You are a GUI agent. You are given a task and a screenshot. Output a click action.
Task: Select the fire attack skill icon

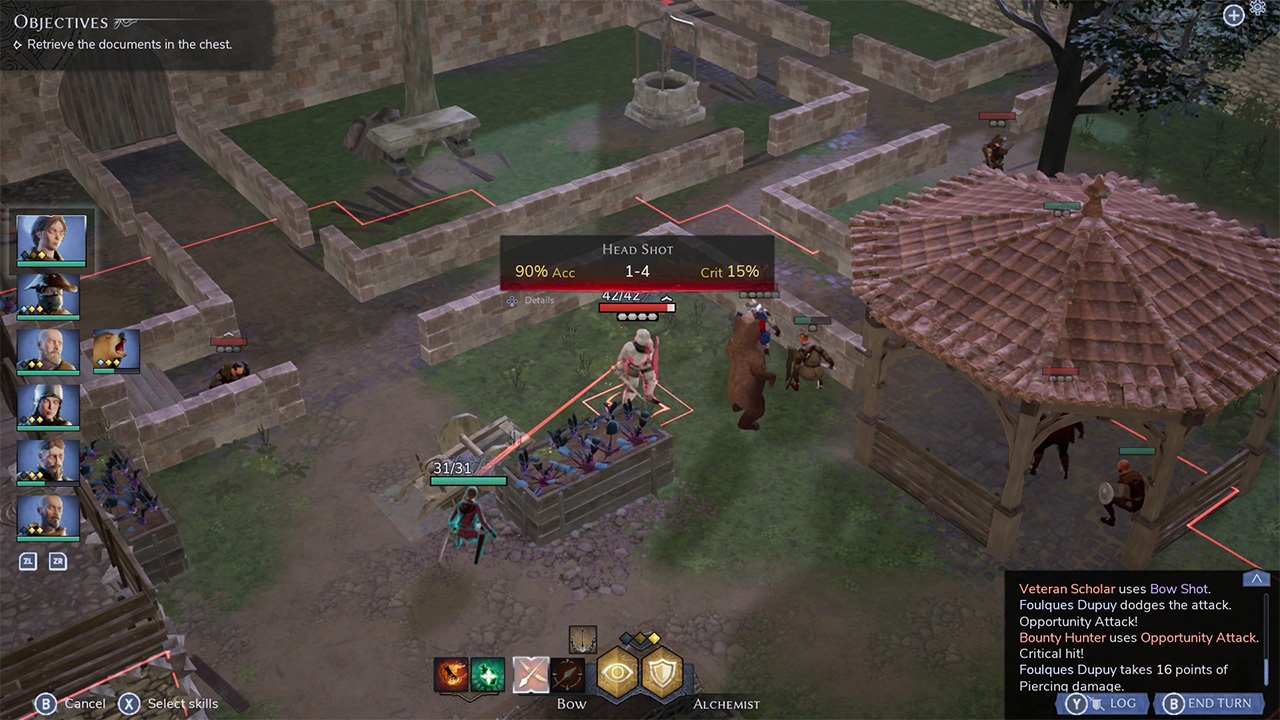(x=451, y=675)
